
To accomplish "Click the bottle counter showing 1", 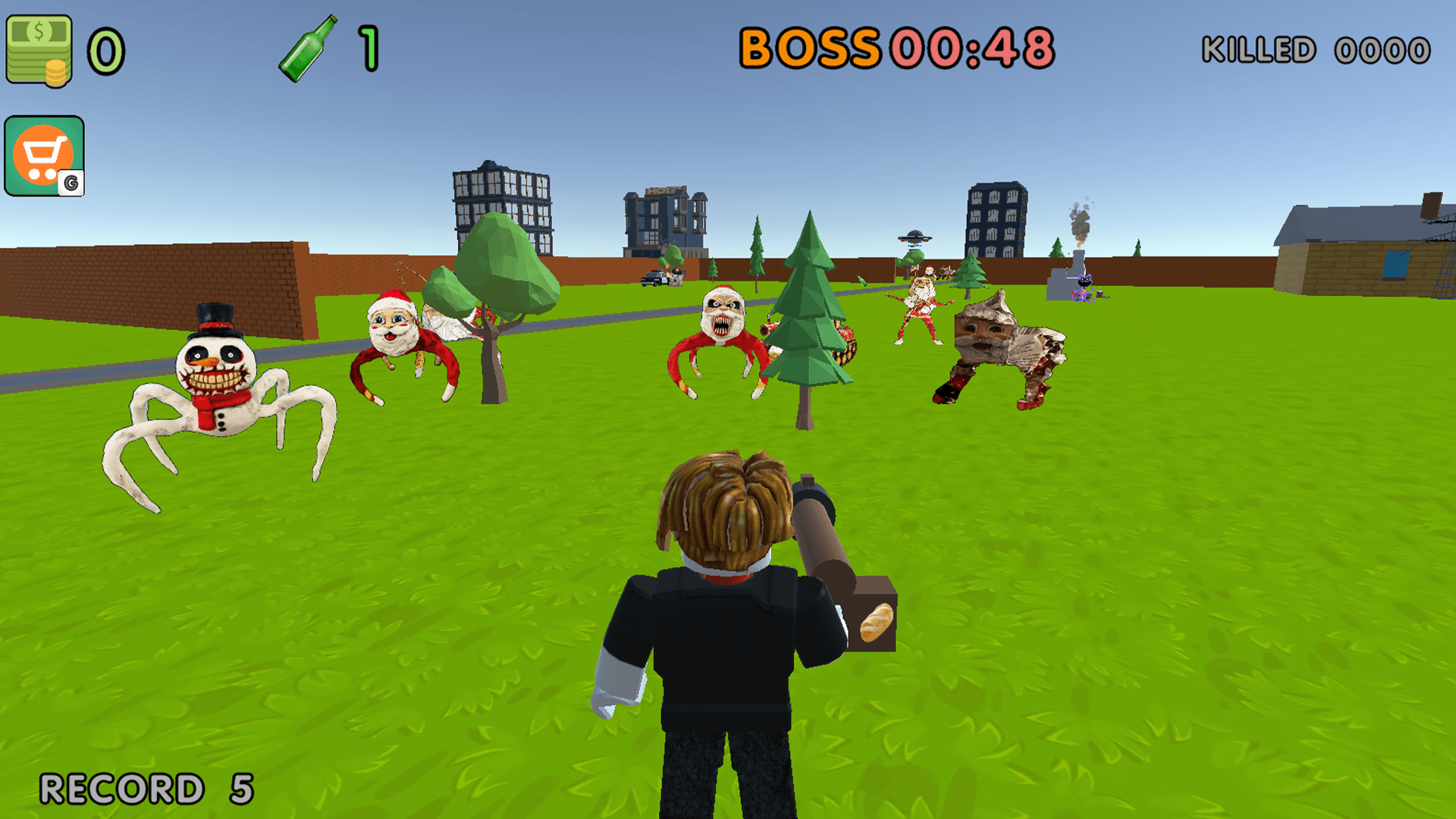I will (x=366, y=47).
